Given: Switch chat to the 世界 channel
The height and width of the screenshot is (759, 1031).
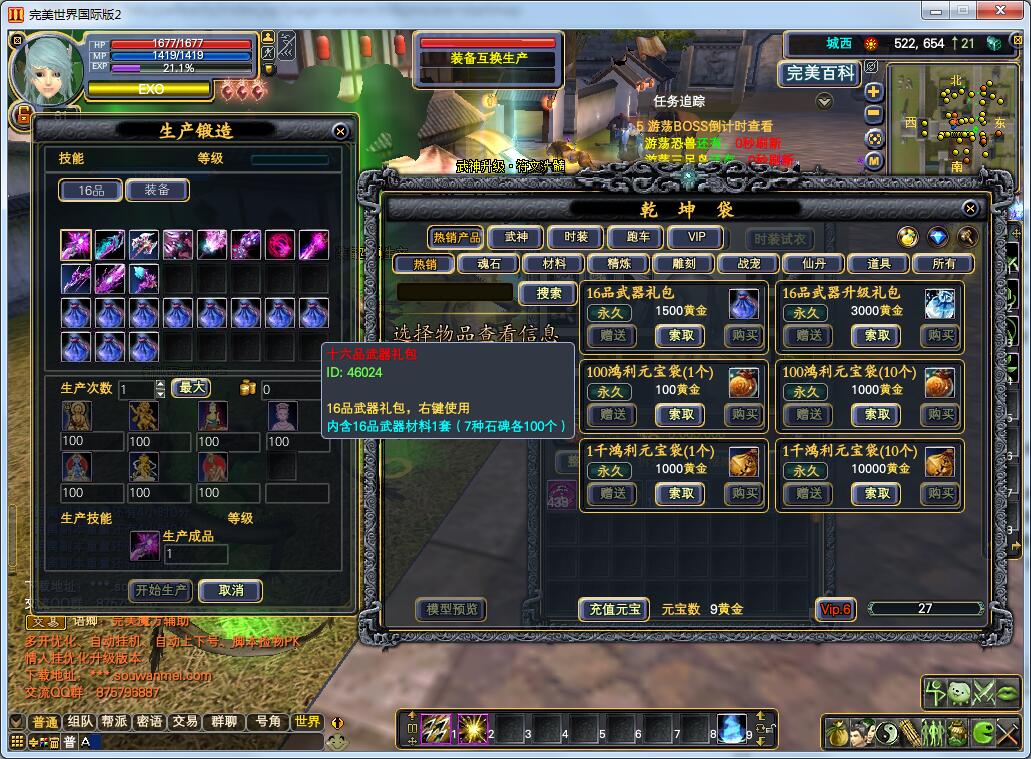Looking at the screenshot, I should point(307,721).
